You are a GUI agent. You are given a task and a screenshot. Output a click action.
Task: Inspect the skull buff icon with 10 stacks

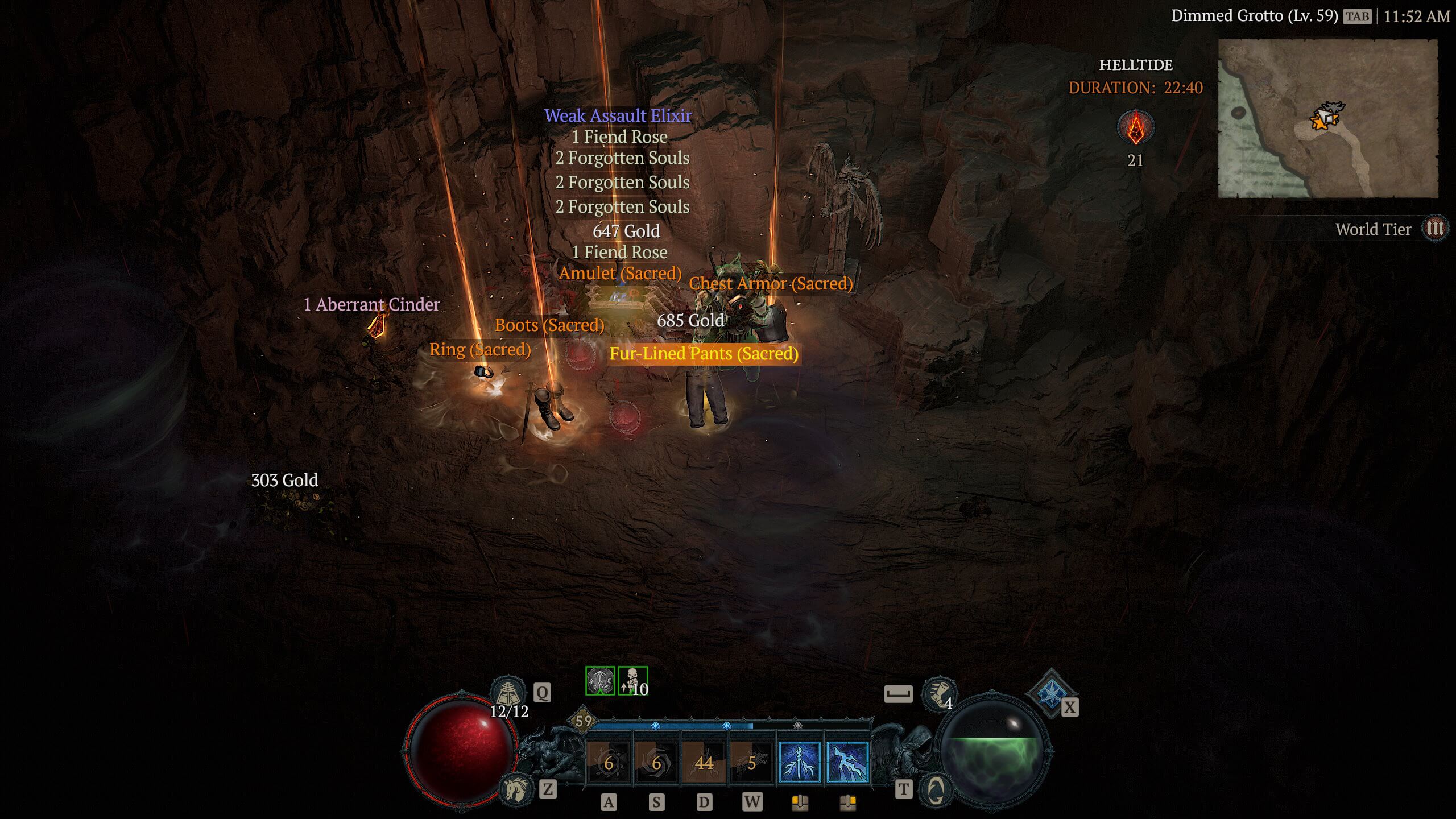tap(632, 681)
